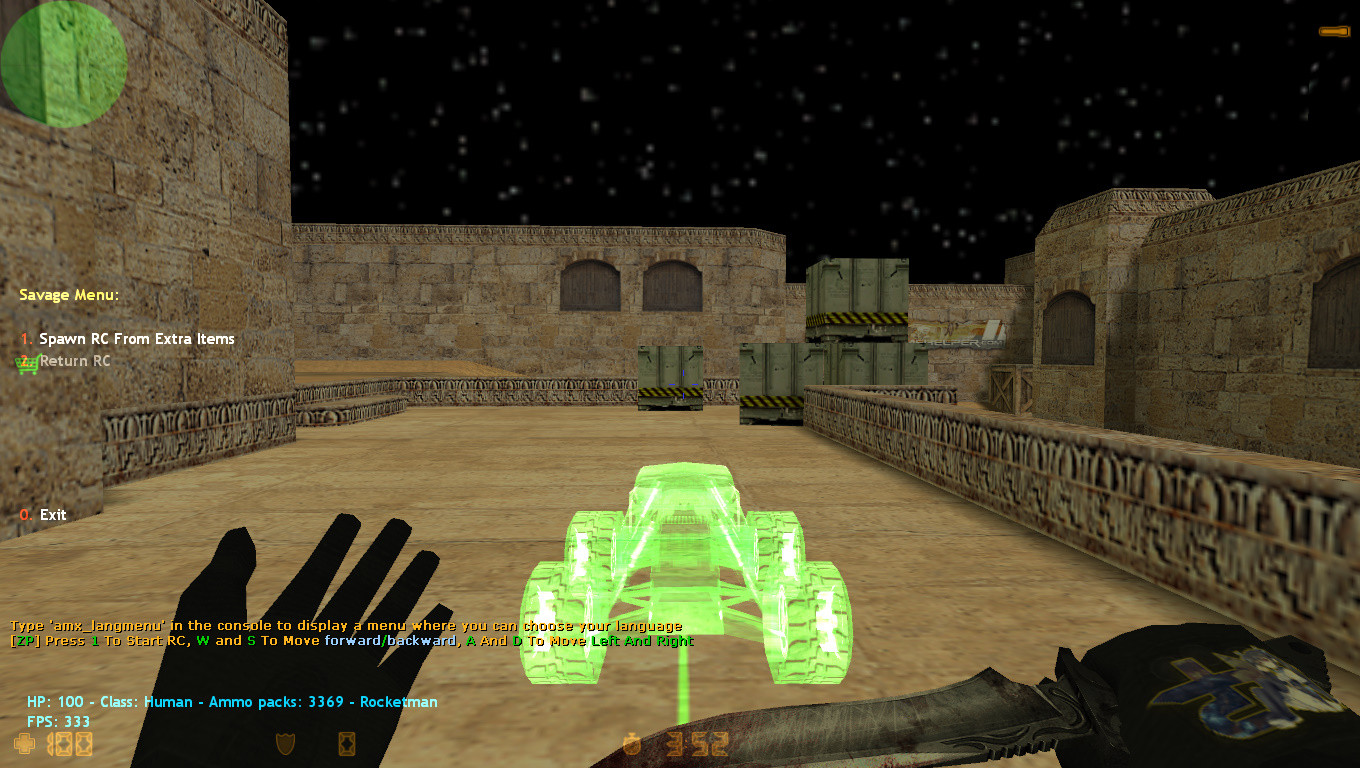Click the 'HP: 100' status text line

(x=230, y=702)
